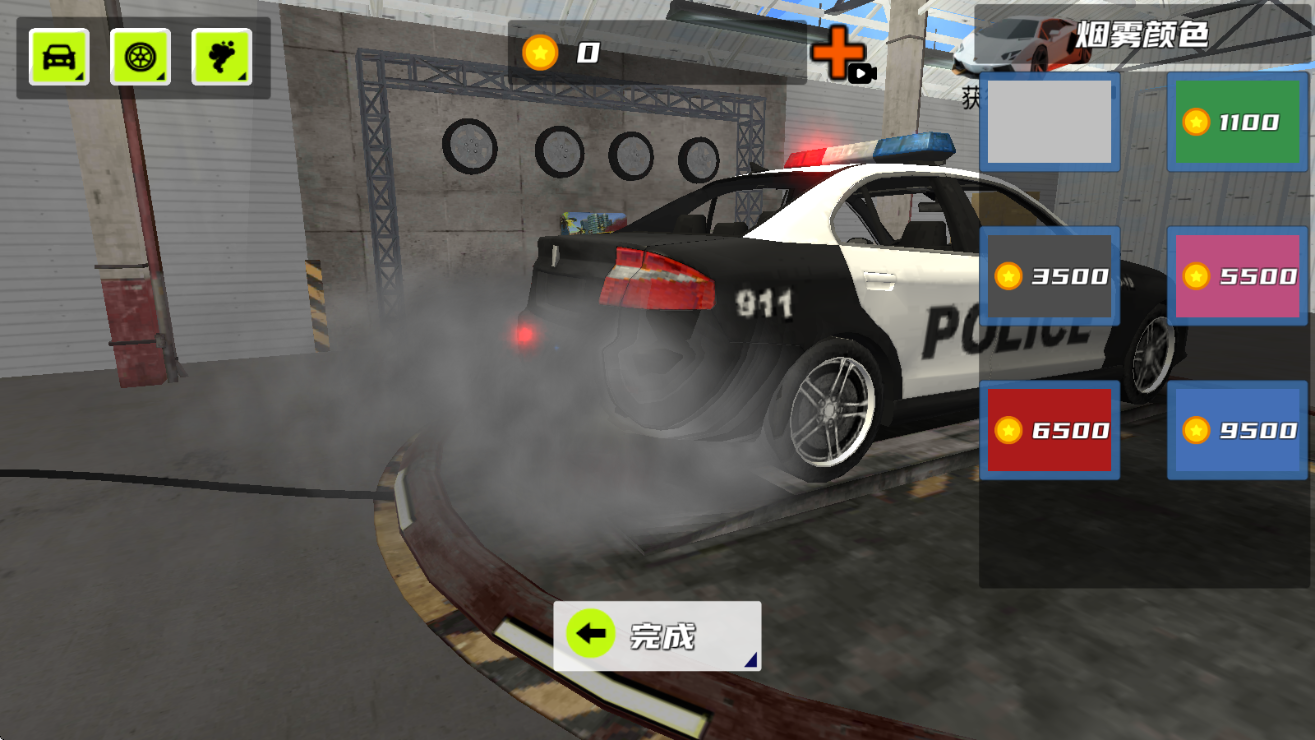Image resolution: width=1315 pixels, height=740 pixels.
Task: Select the dark gray smoke for 3500
Action: click(x=1049, y=276)
